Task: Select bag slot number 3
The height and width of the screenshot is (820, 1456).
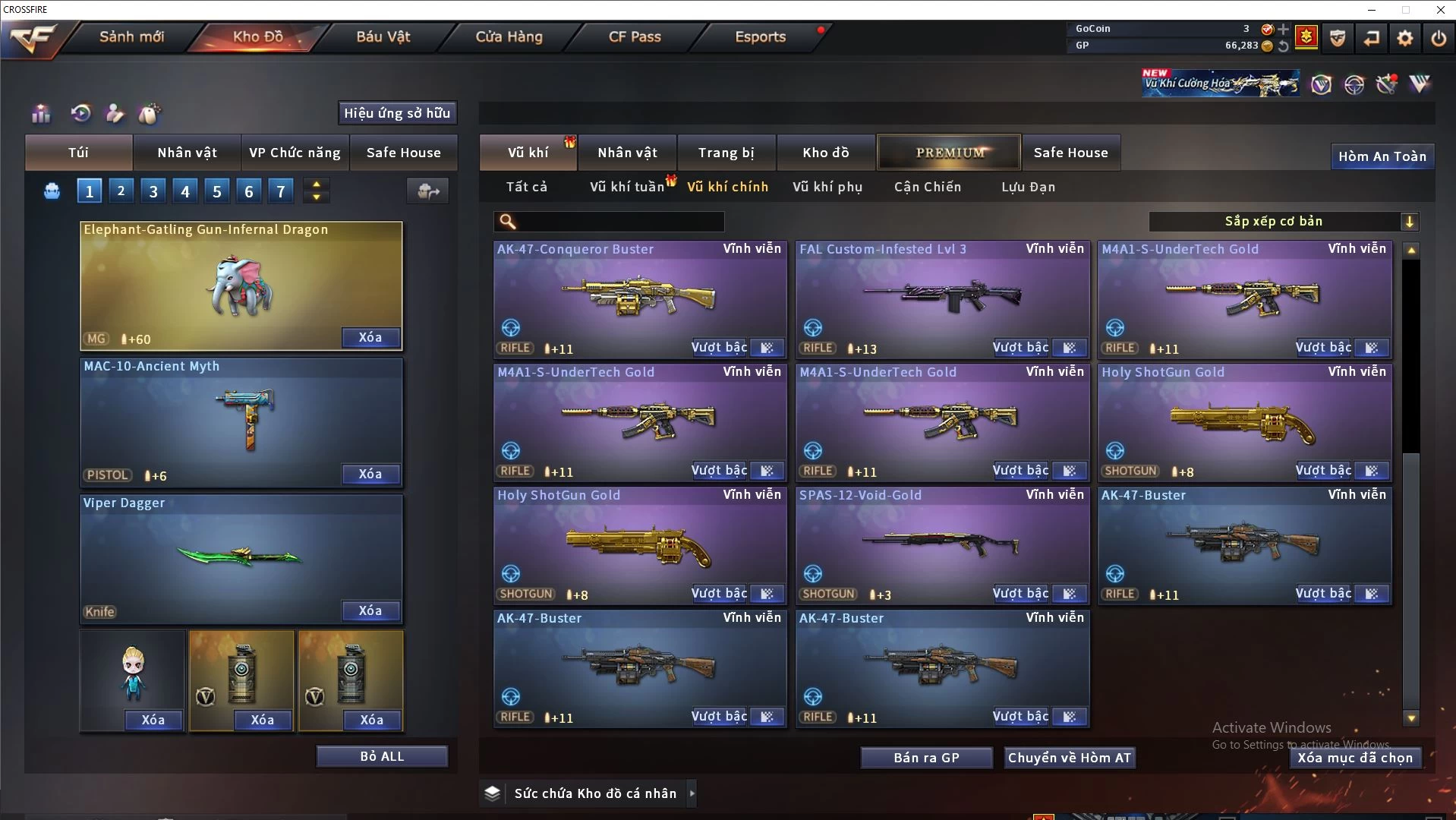Action: tap(153, 191)
